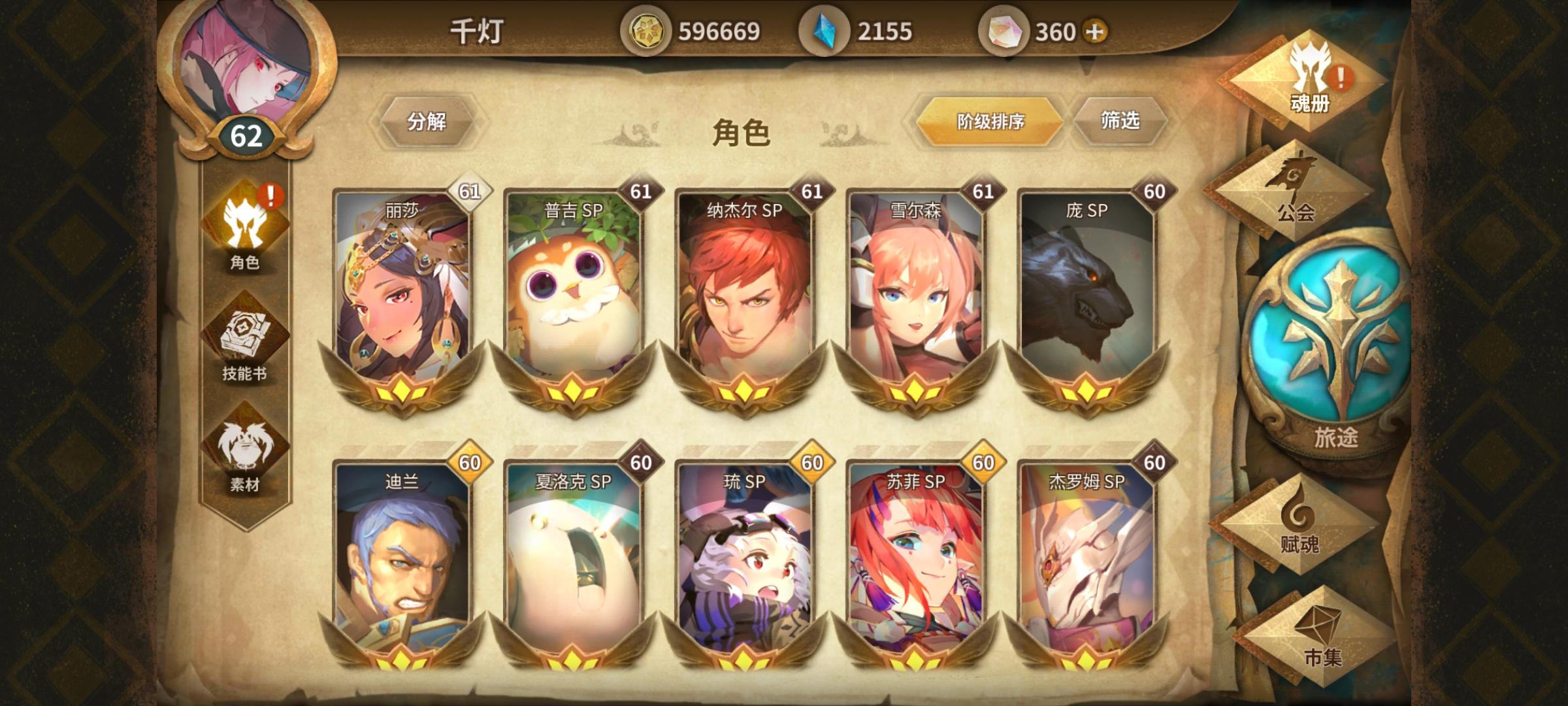
Task: Toggle the 阶级排序 rank sorting option
Action: [x=990, y=122]
